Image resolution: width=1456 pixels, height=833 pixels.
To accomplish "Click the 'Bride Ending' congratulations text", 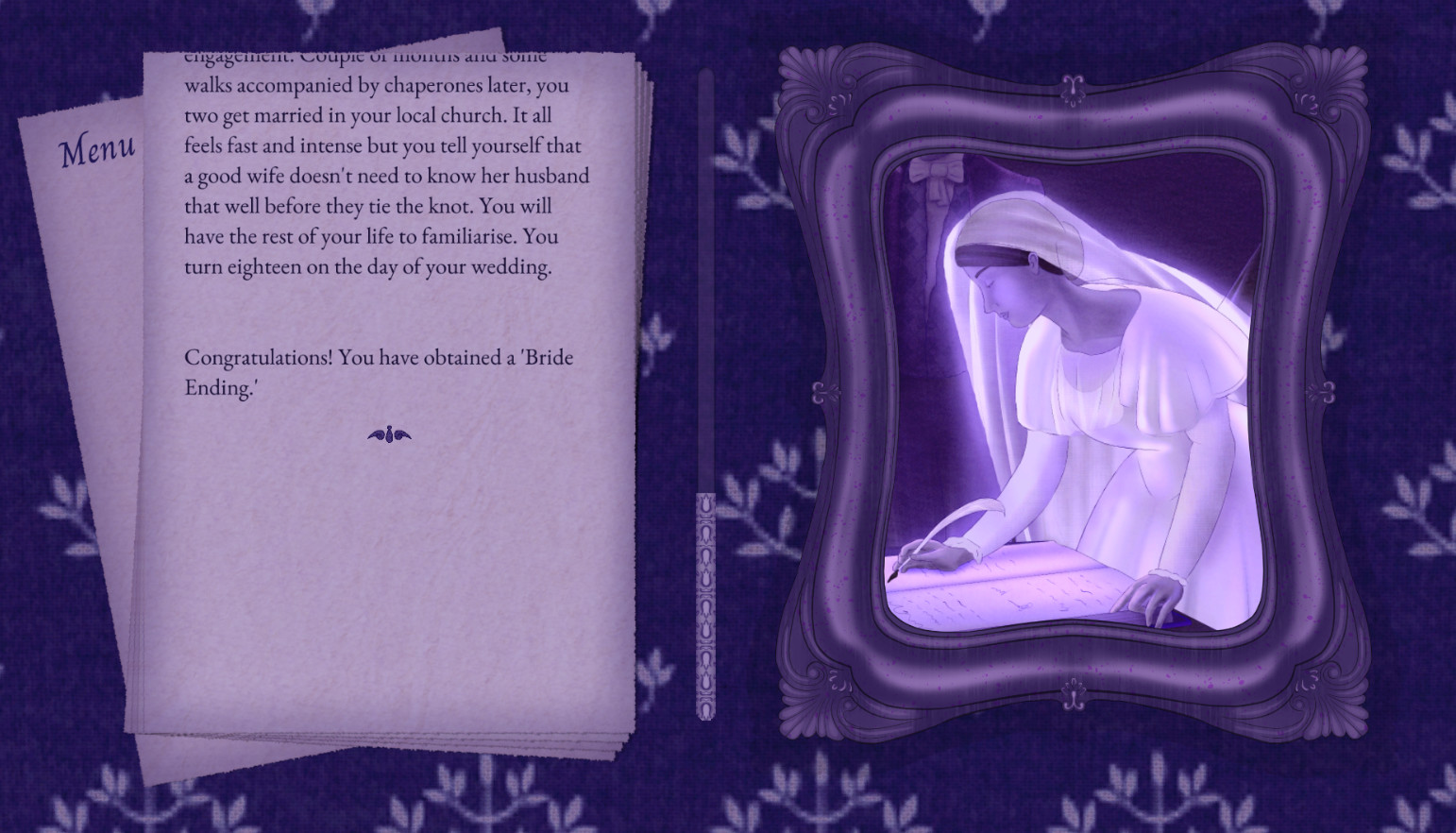I will (378, 371).
